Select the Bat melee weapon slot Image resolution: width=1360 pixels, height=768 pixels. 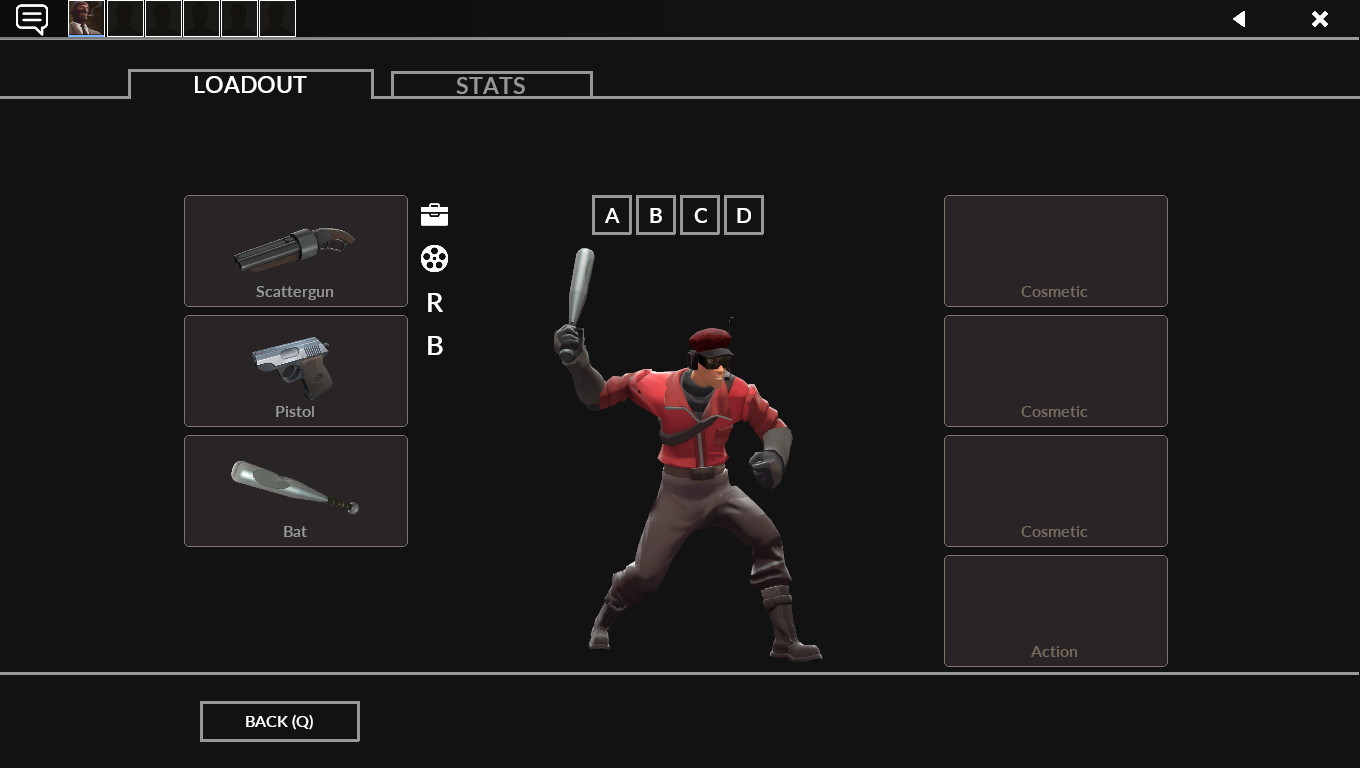[295, 491]
